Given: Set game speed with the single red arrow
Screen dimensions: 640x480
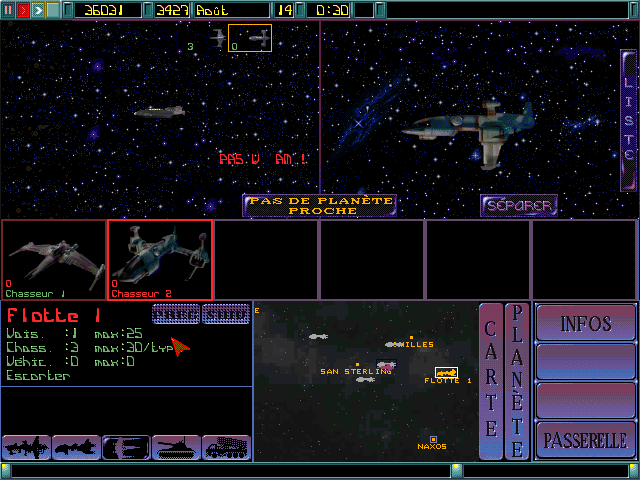Looking at the screenshot, I should 24,10.
